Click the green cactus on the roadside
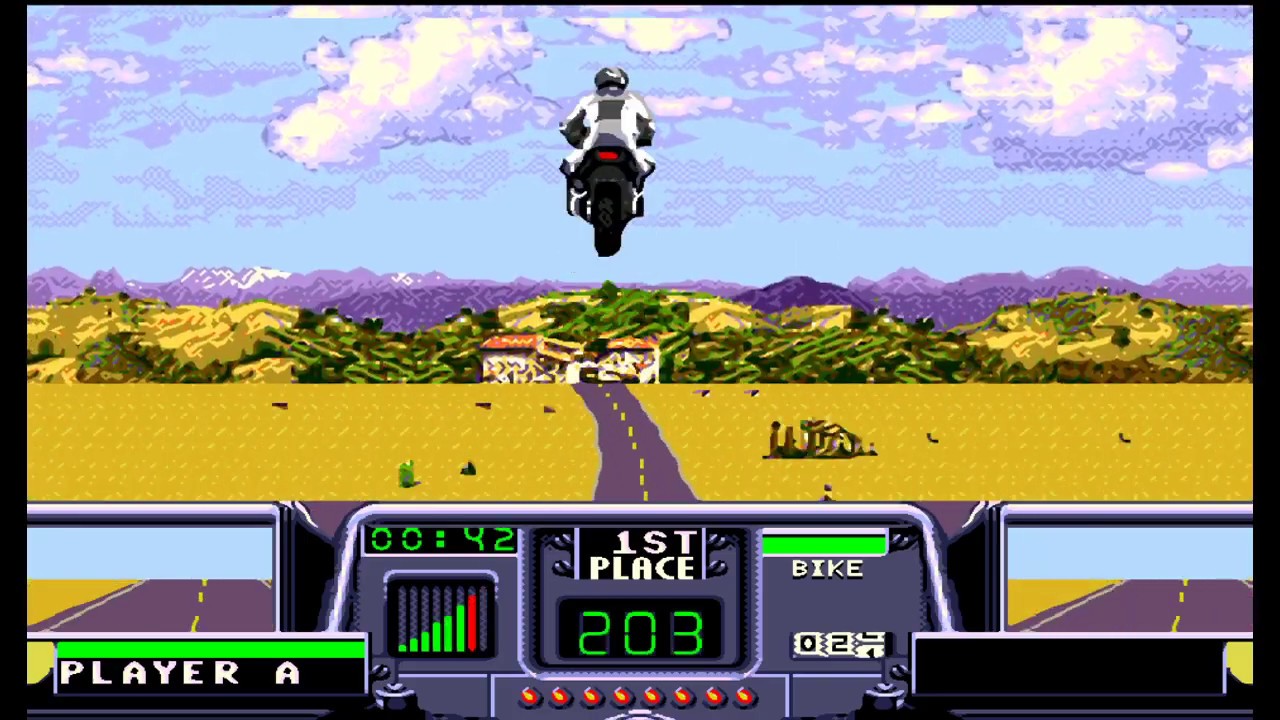The width and height of the screenshot is (1280, 720). (405, 472)
